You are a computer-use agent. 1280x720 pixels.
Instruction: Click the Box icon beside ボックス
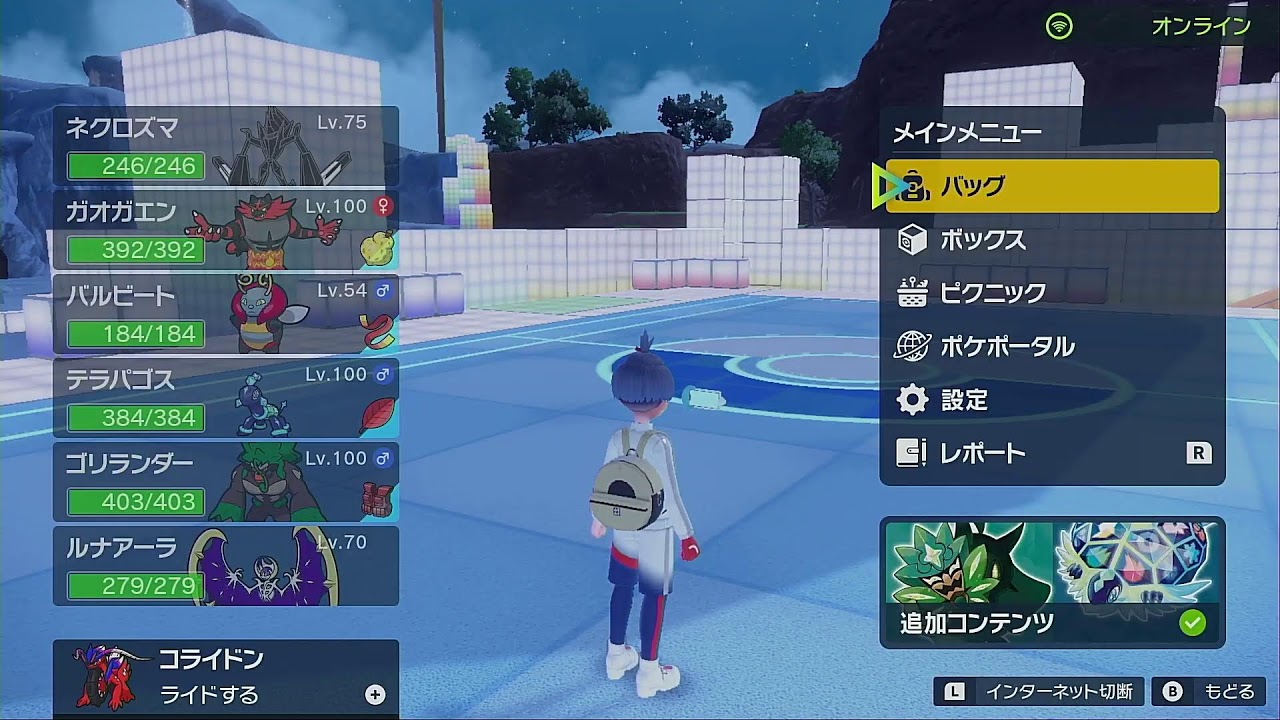pyautogui.click(x=912, y=240)
